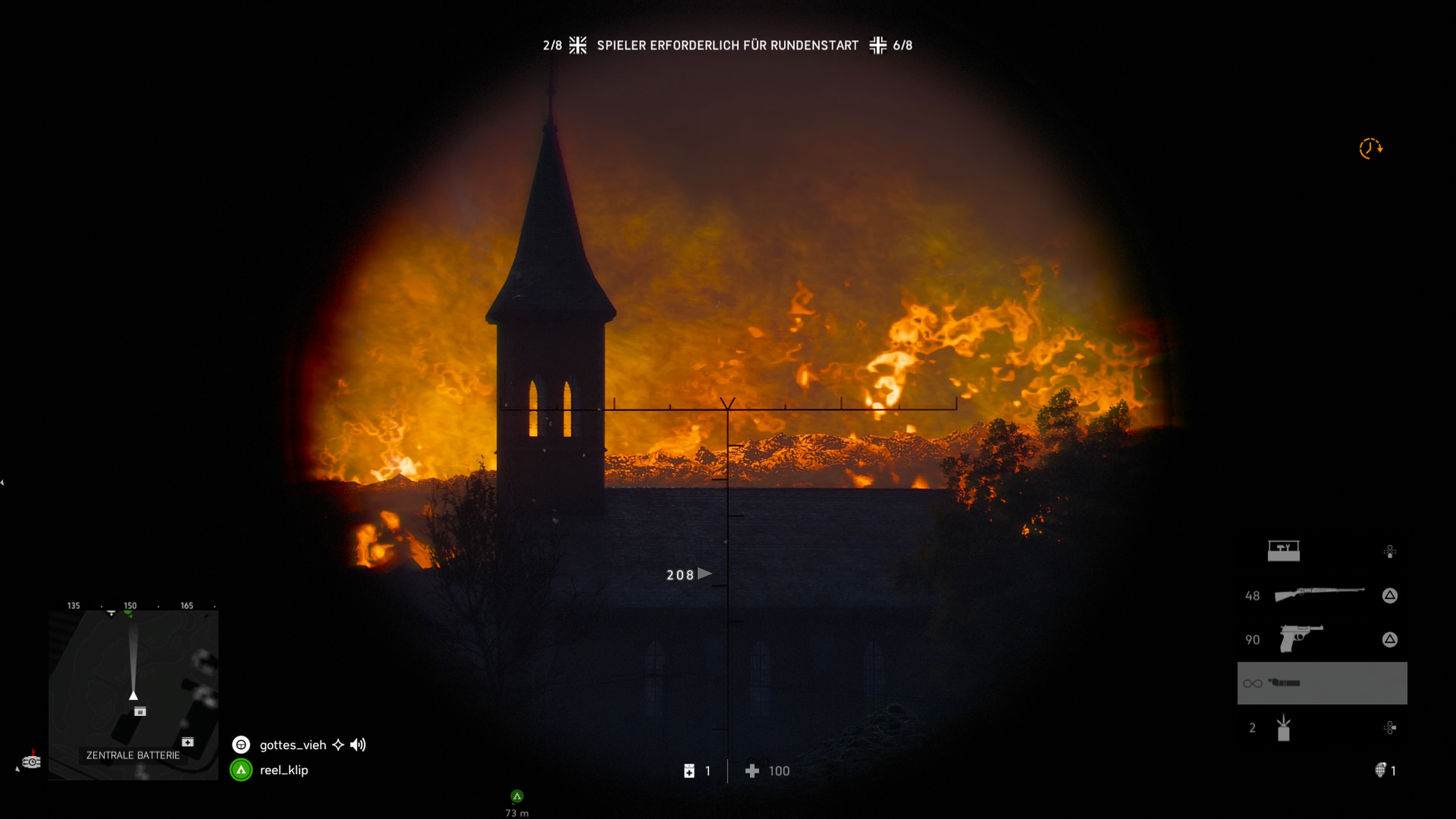Select the frag grenade icon
1456x819 pixels.
1380,770
